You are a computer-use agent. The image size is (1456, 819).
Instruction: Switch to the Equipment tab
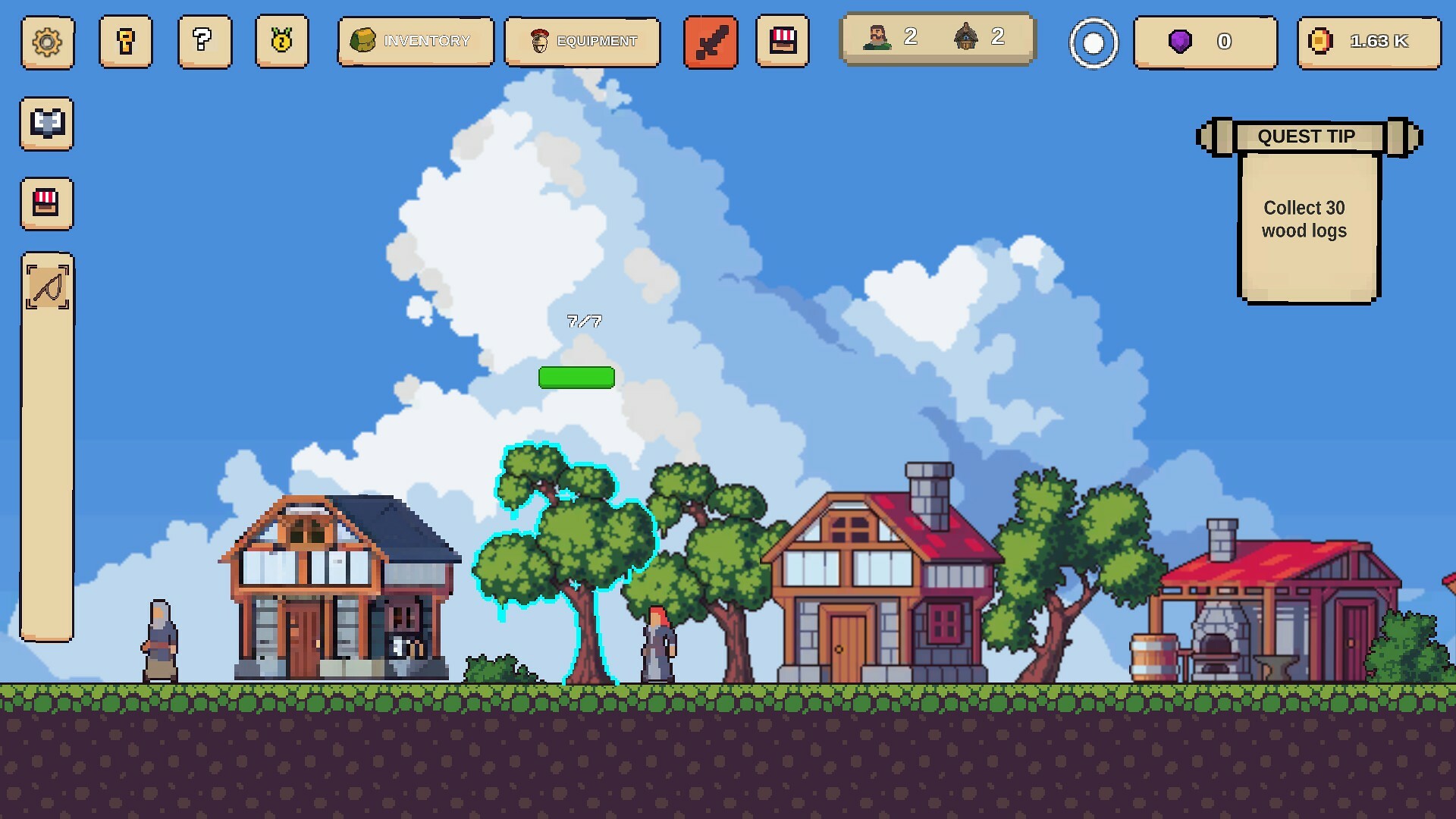[x=582, y=42]
